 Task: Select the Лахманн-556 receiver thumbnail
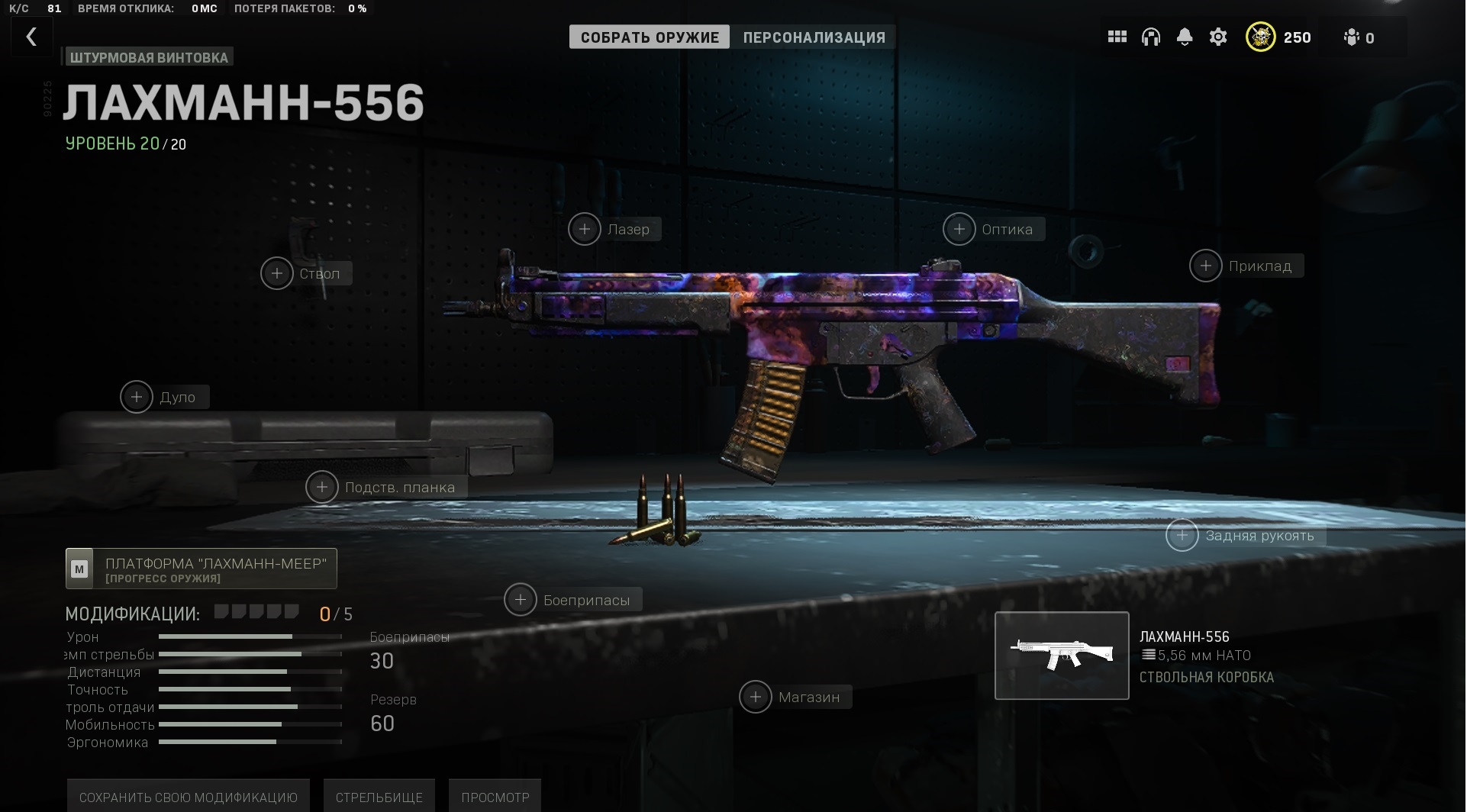1062,656
